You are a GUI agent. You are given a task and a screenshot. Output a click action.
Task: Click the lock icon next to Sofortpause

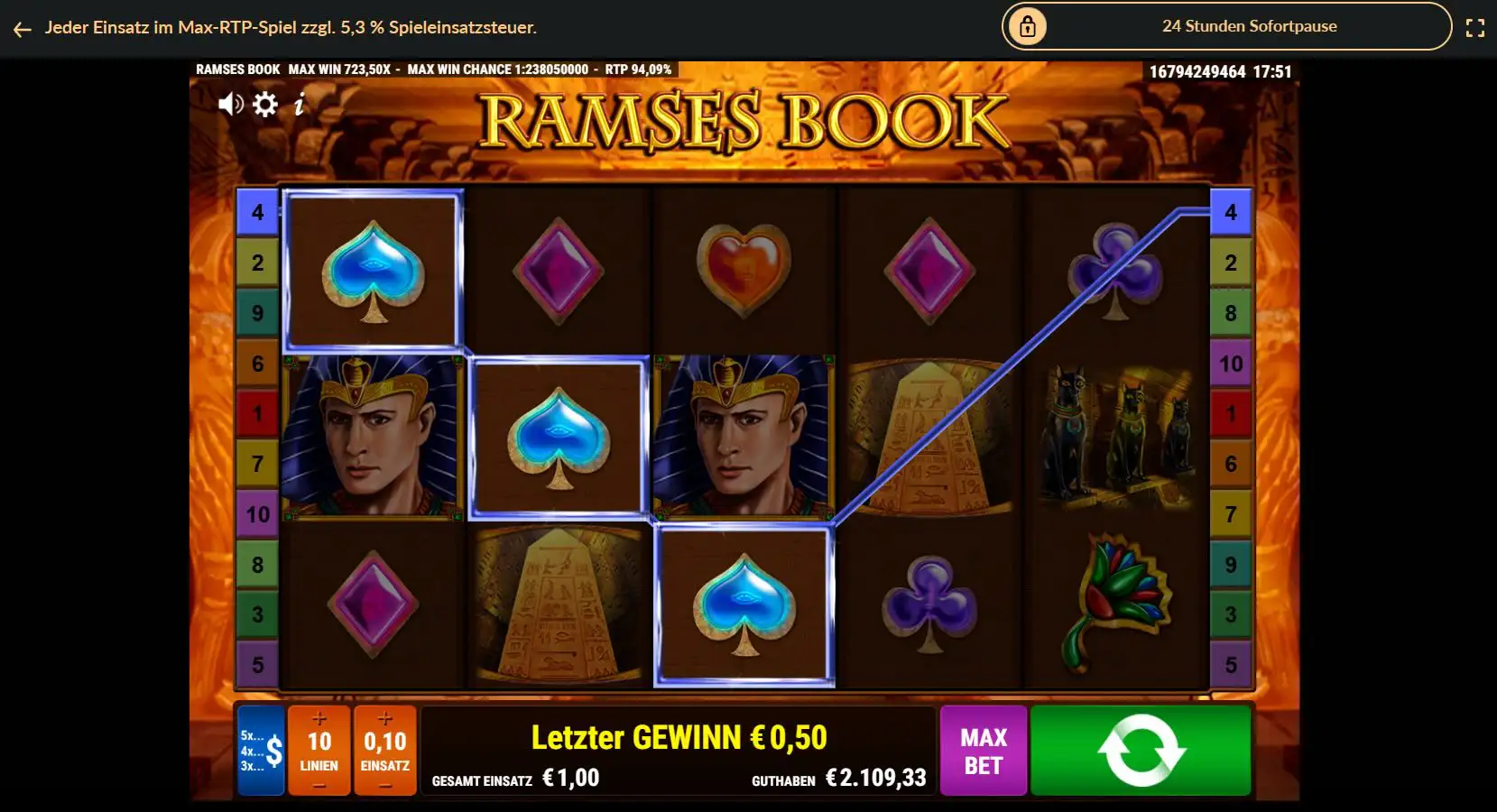coord(1030,26)
